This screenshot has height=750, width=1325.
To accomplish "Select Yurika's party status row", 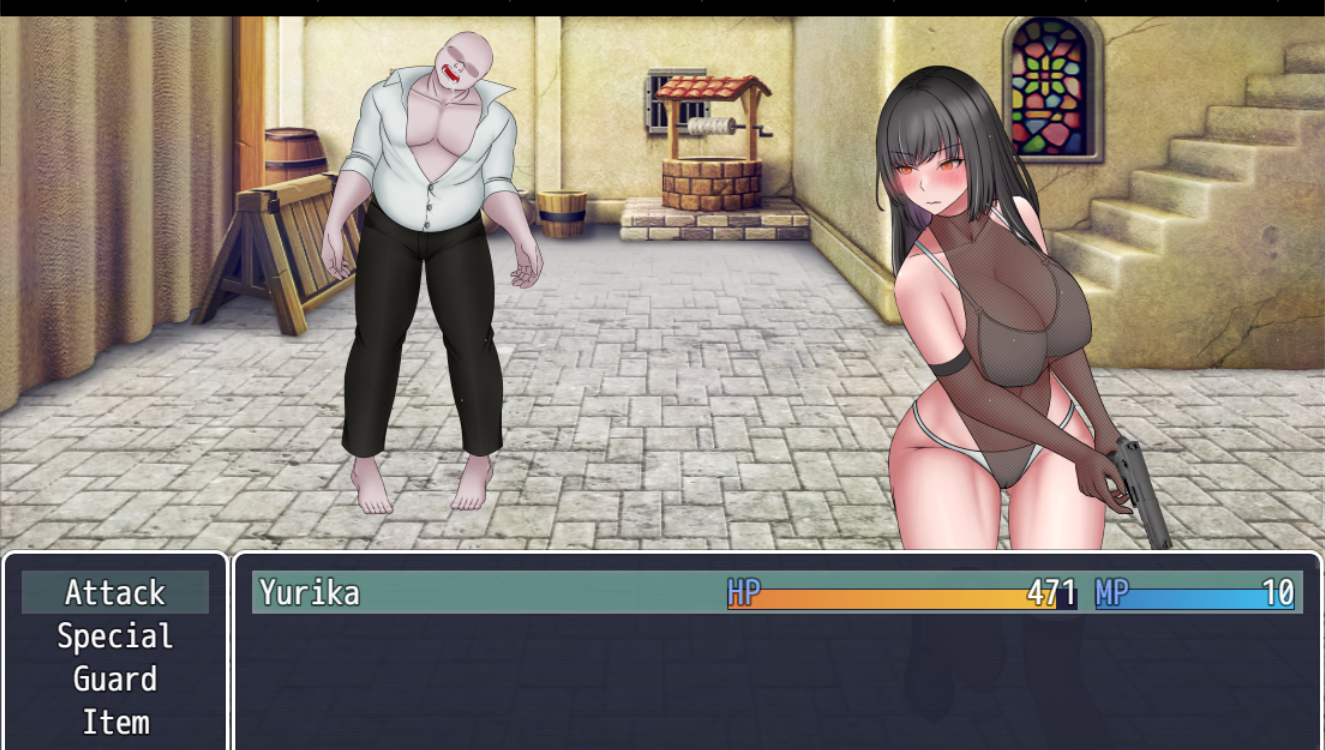I will coord(776,592).
